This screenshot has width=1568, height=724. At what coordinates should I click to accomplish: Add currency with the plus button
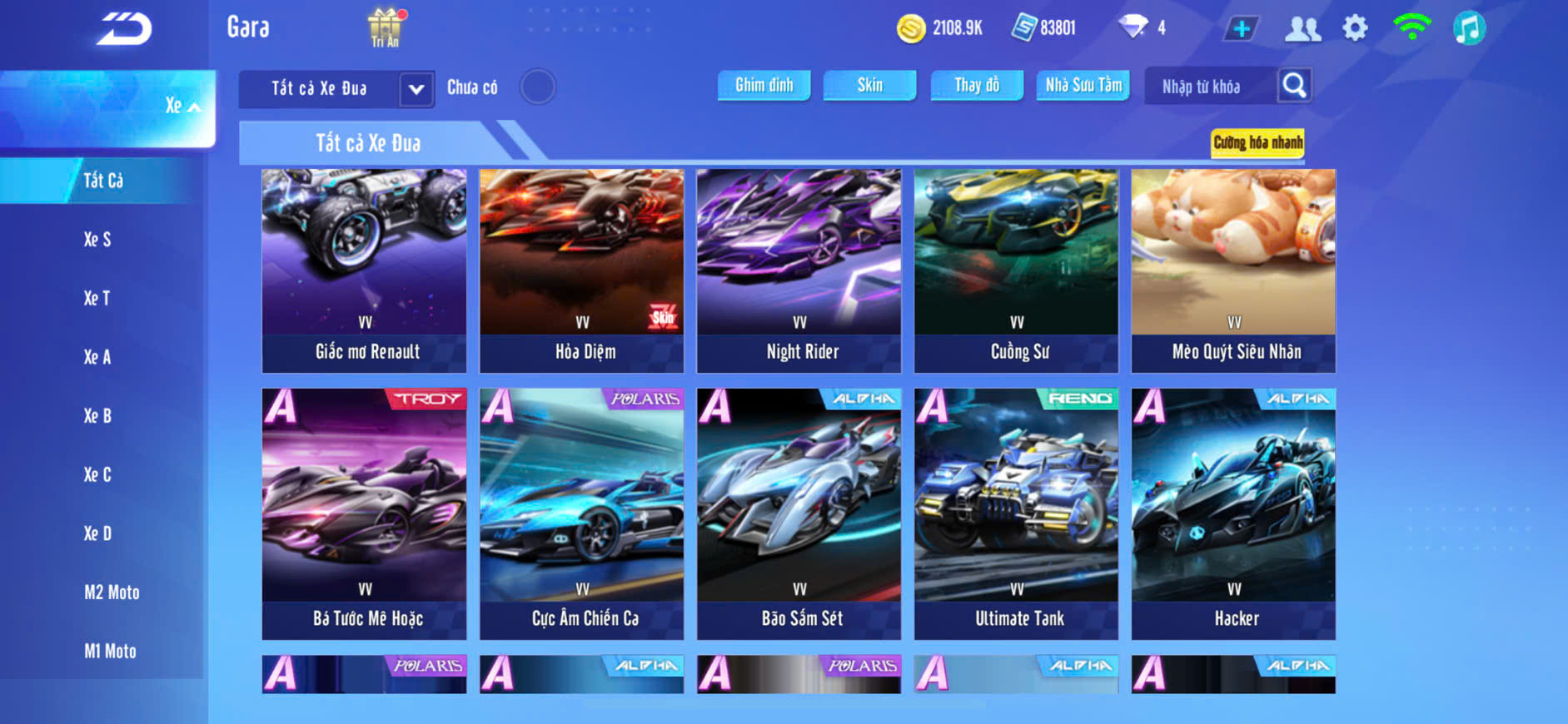(1242, 29)
